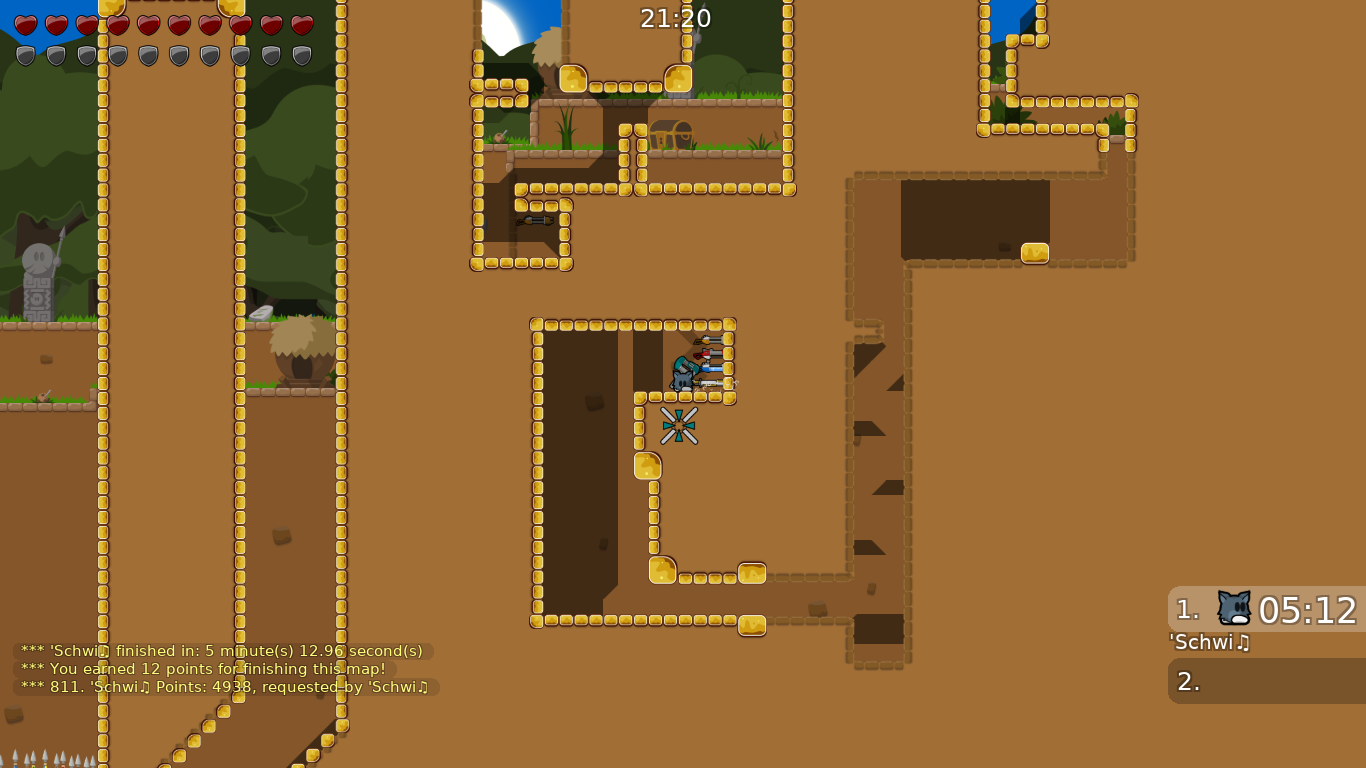Click the player name 'Schwi♫ under first place

click(1208, 643)
